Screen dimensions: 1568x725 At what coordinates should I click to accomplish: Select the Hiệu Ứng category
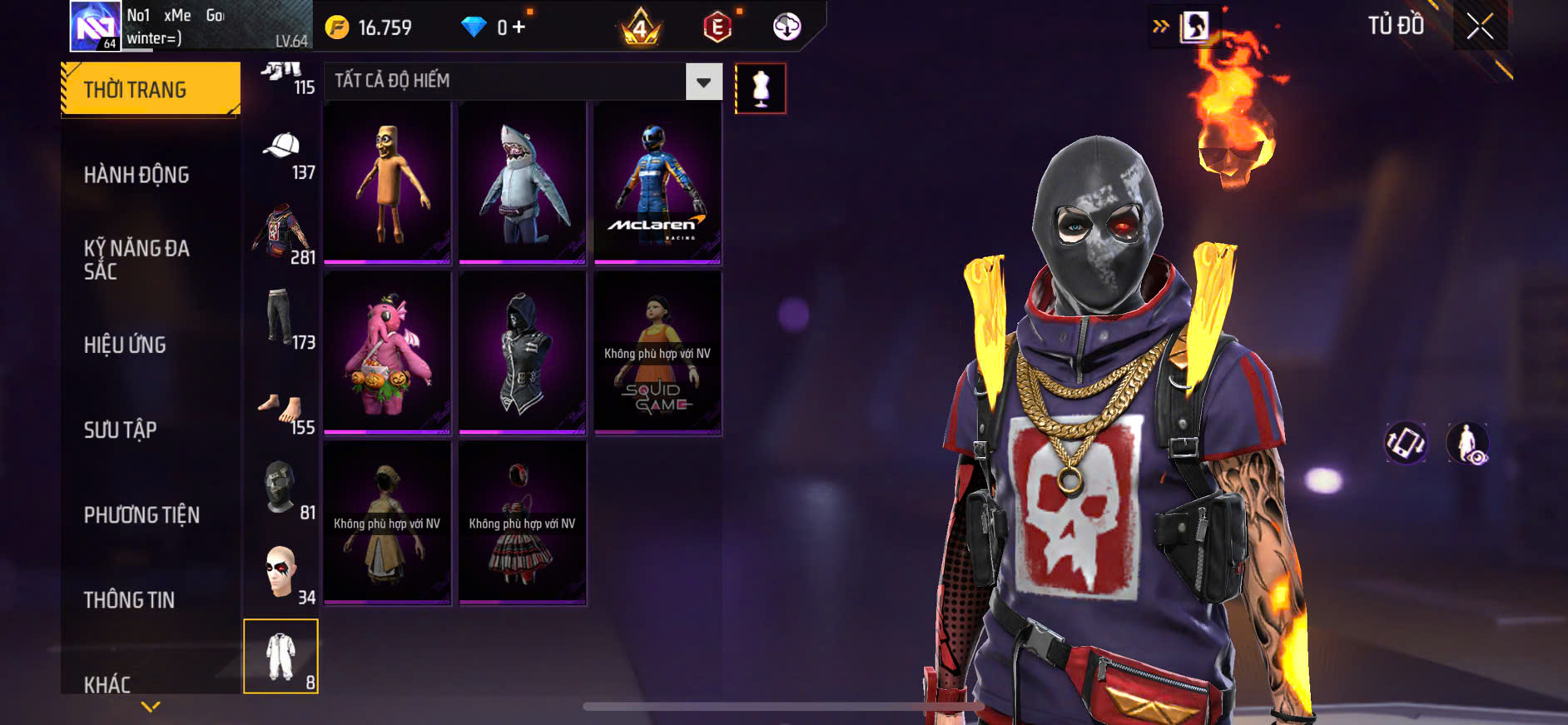(125, 345)
